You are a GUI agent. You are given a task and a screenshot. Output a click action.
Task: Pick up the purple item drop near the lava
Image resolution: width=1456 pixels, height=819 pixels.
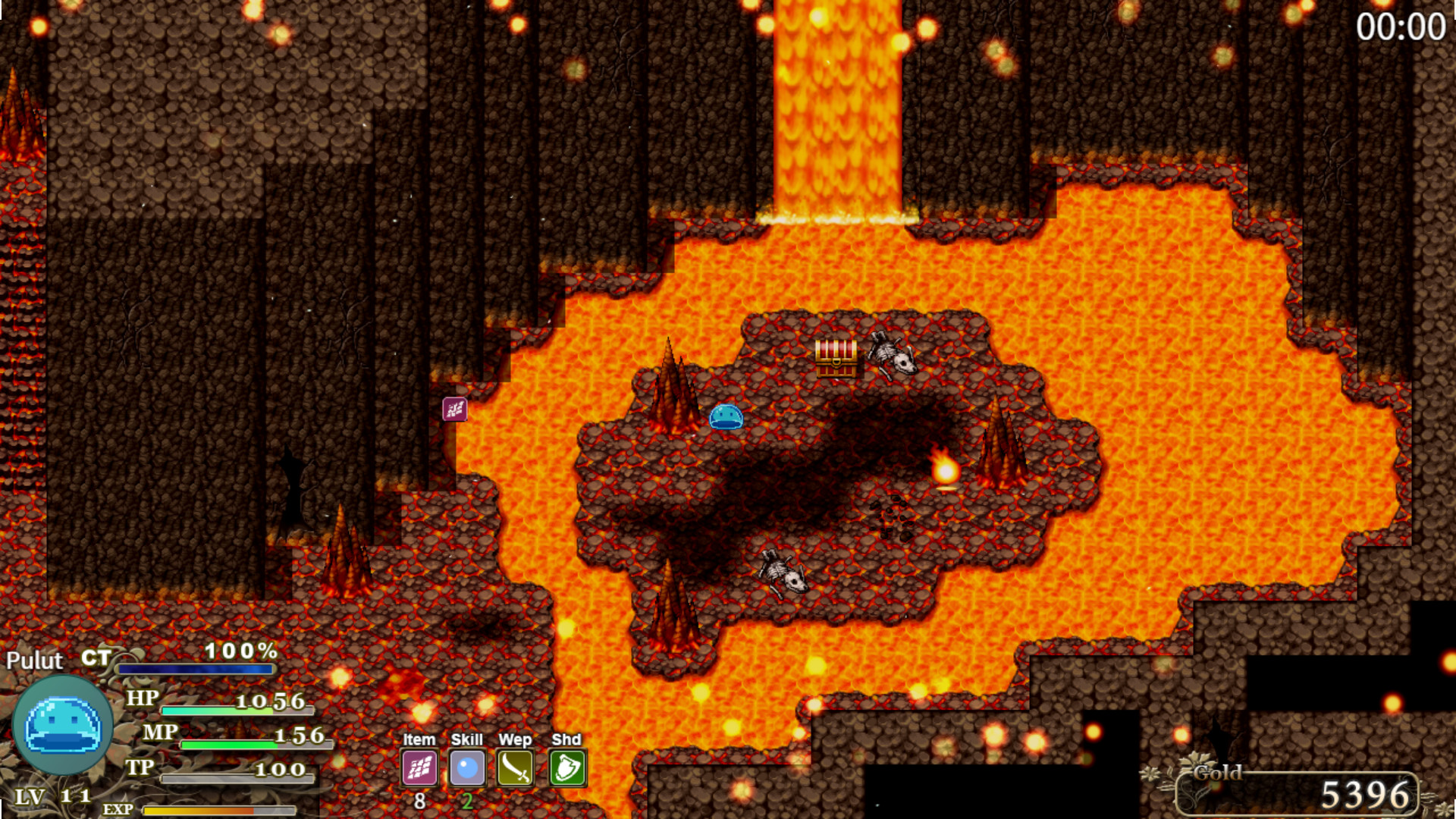[453, 409]
